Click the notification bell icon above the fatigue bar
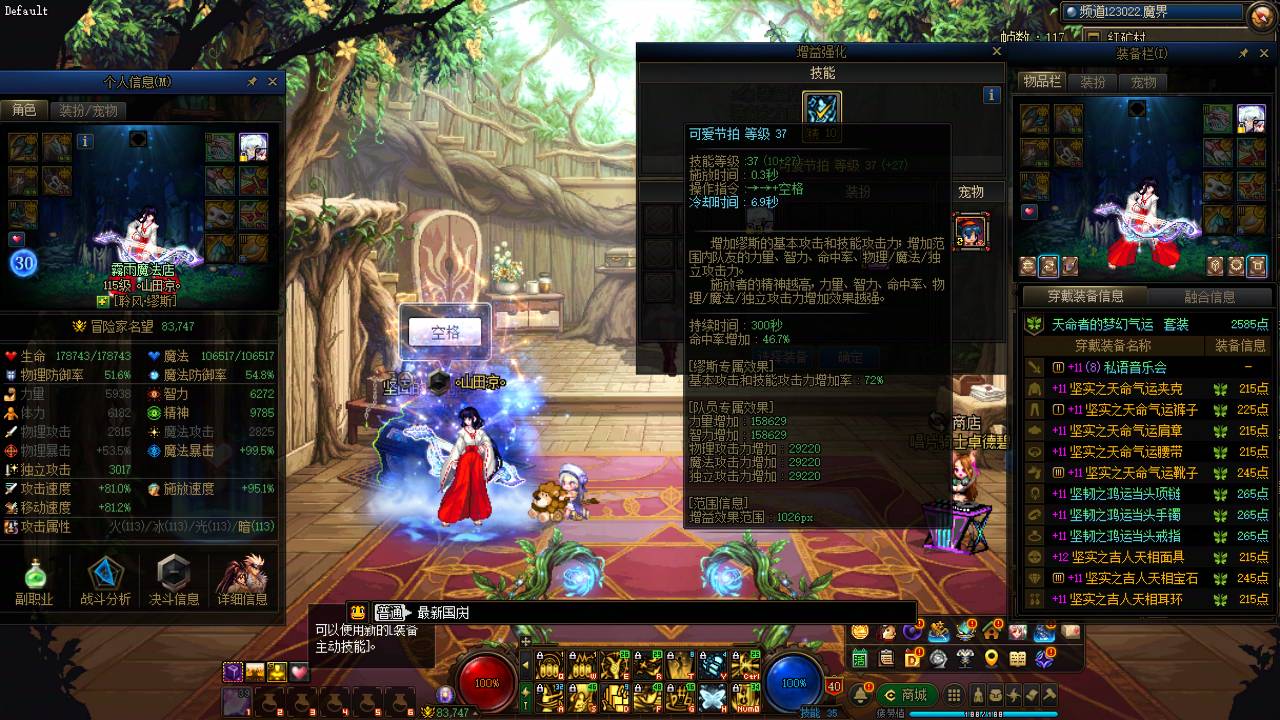Screen dimensions: 1280x720 pos(861,693)
